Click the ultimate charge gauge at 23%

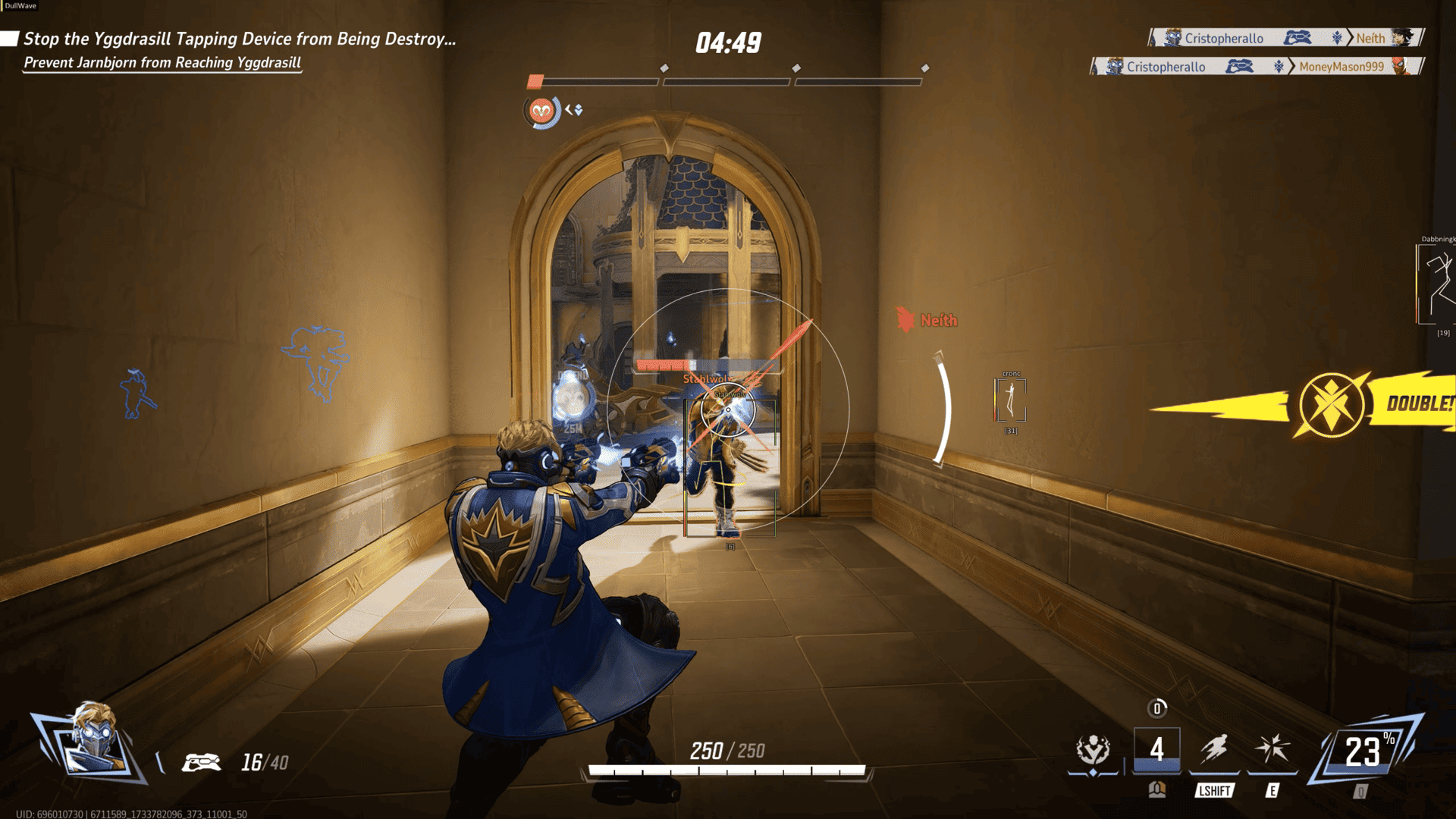(x=1363, y=752)
